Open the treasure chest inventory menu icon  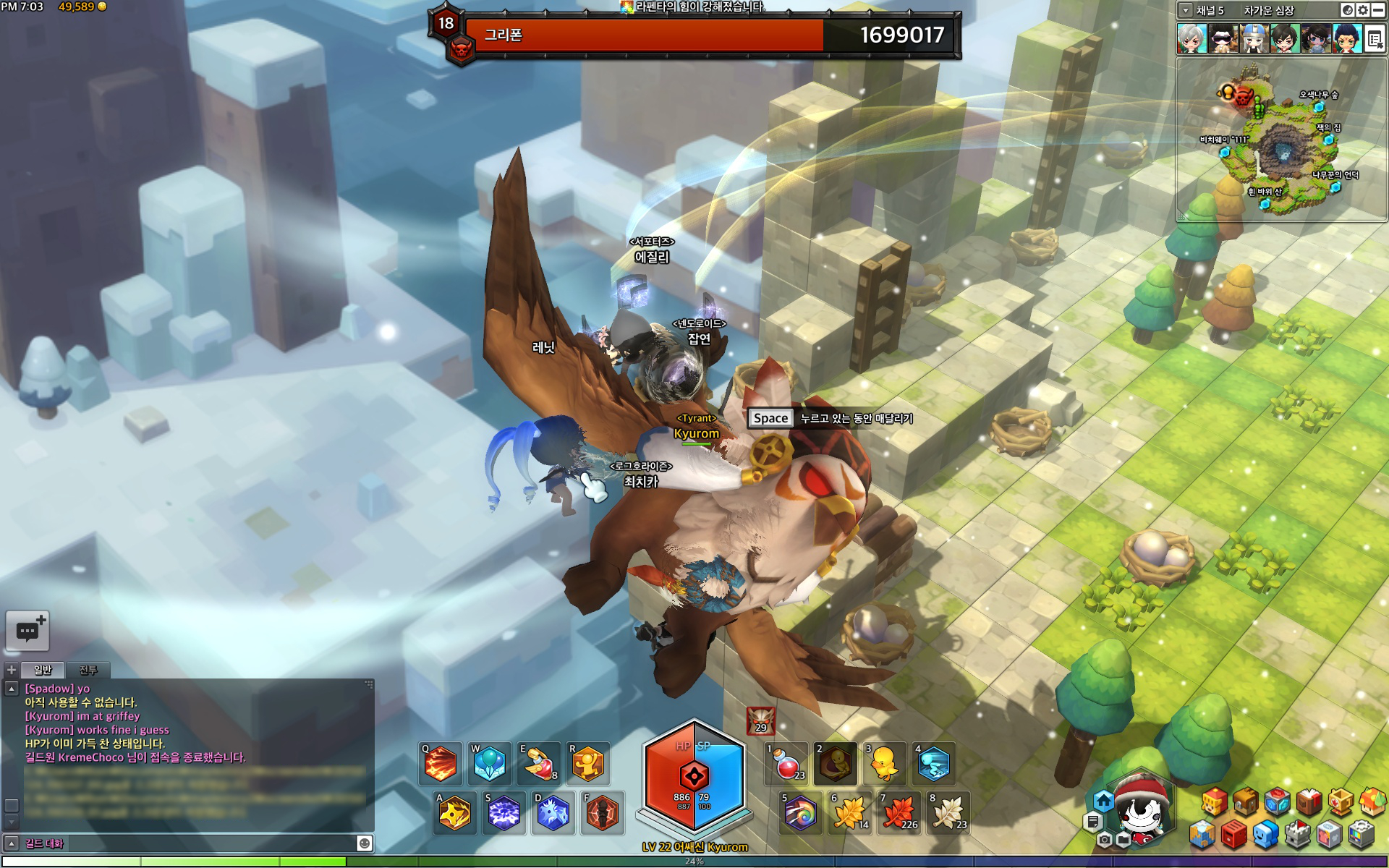click(1246, 801)
